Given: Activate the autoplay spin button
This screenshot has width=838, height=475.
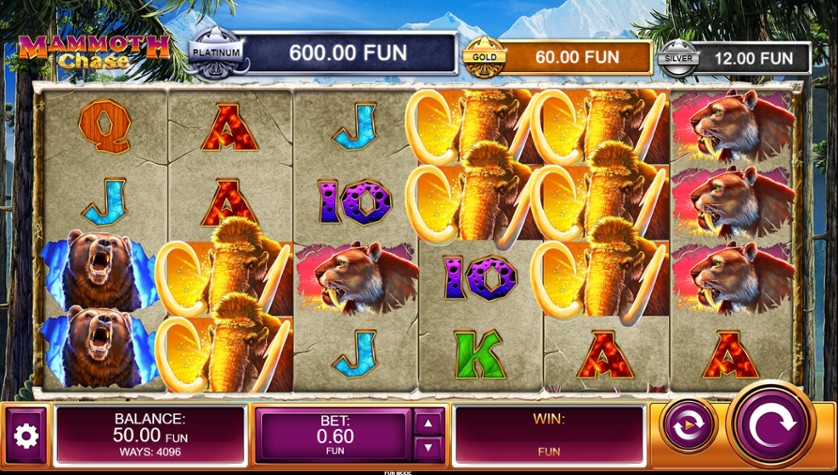Looking at the screenshot, I should tap(689, 424).
